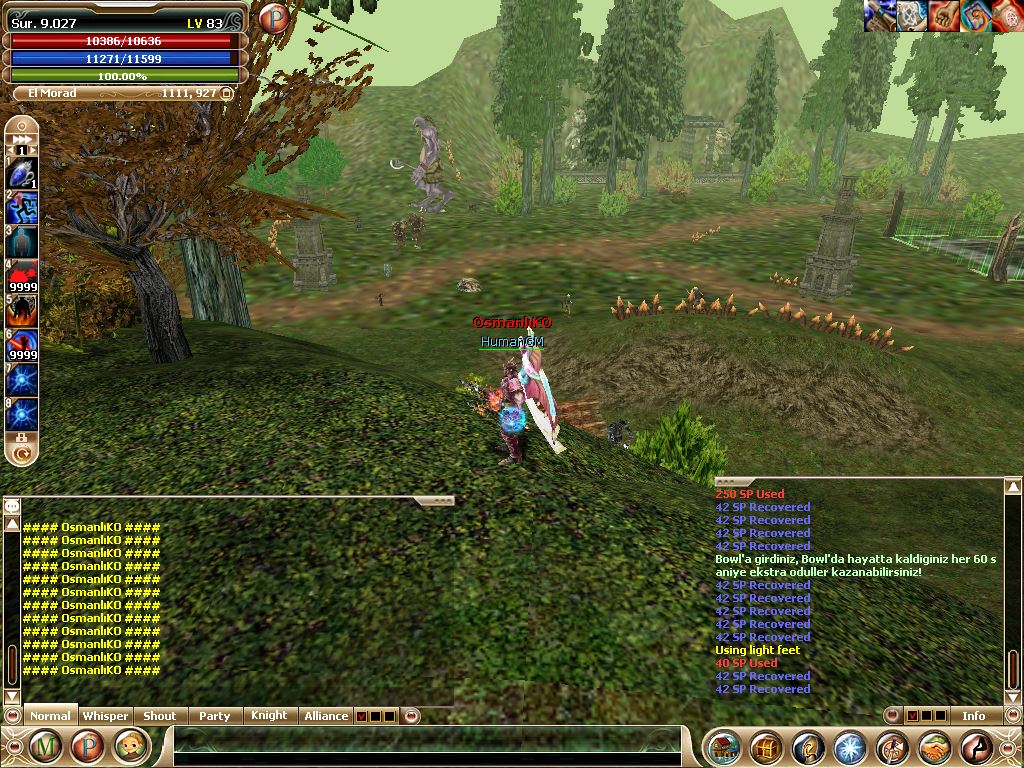Click the handshake trade icon
Image resolution: width=1024 pixels, height=768 pixels.
click(x=934, y=747)
